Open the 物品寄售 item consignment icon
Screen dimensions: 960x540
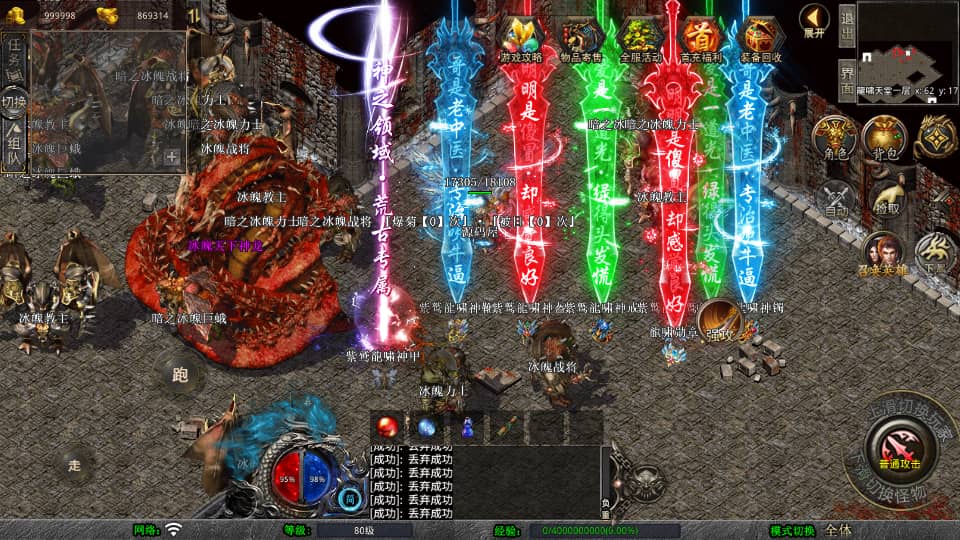click(581, 39)
